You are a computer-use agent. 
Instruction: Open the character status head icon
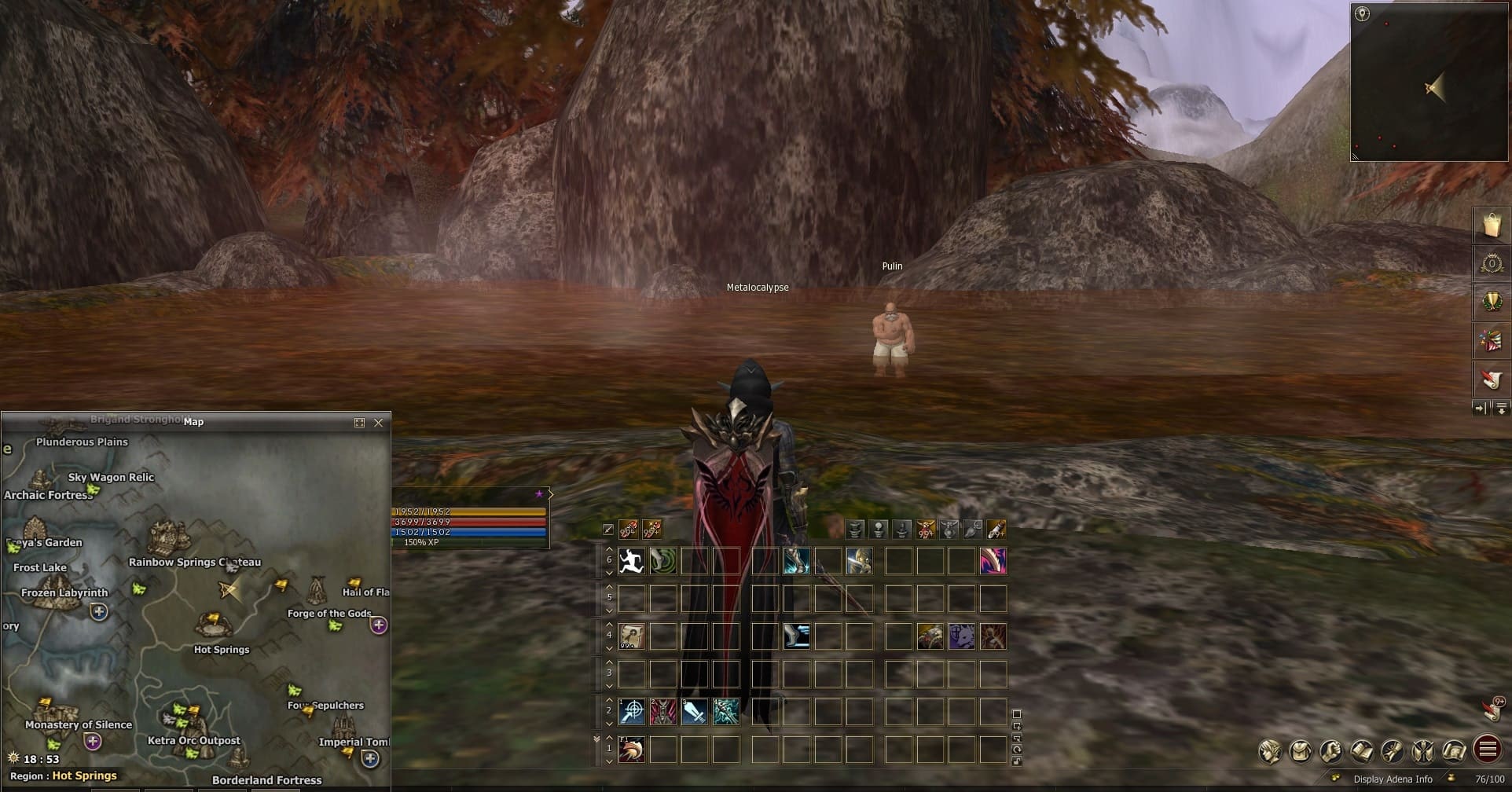click(x=1269, y=751)
